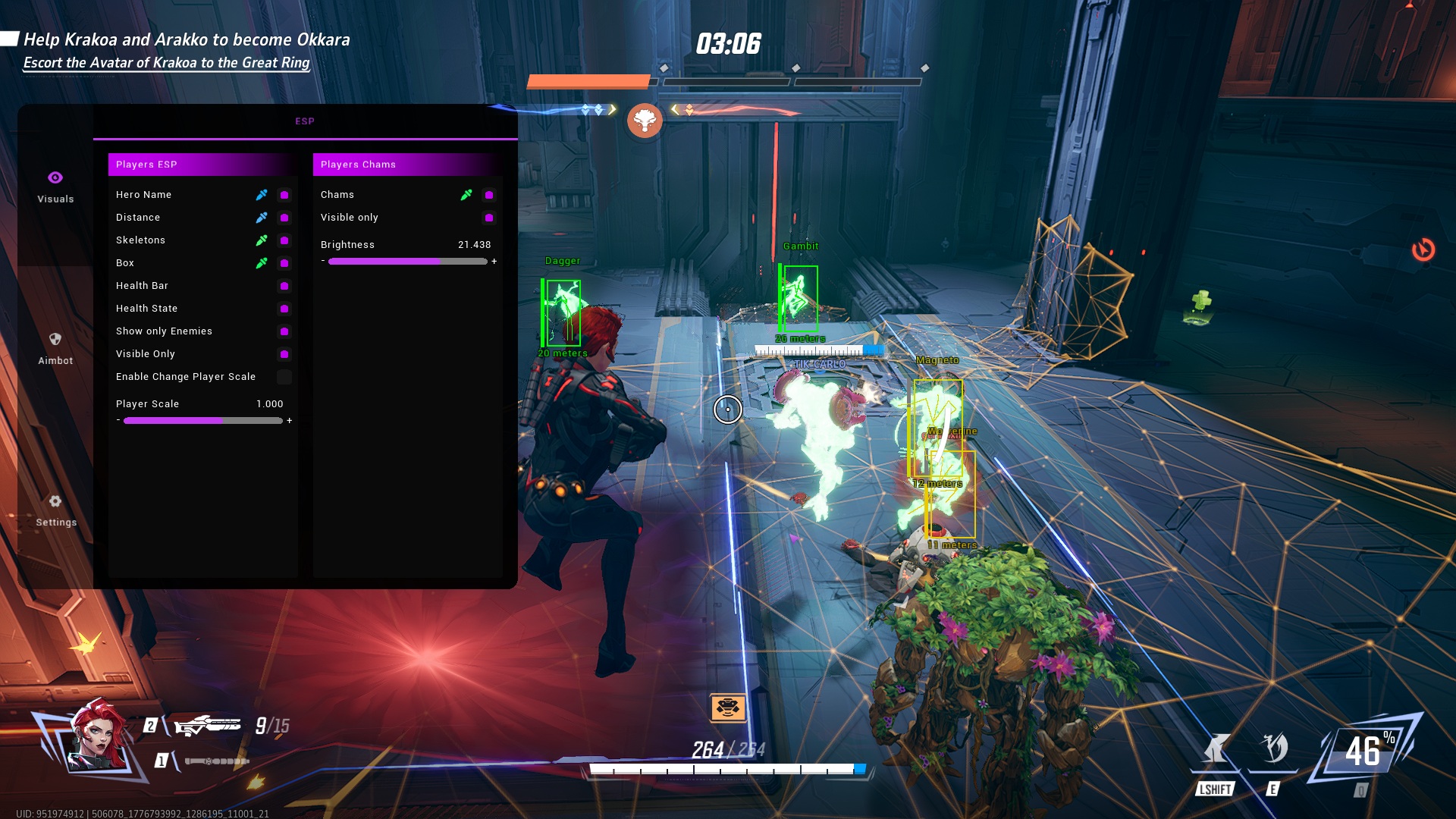This screenshot has height=819, width=1456.
Task: Check the Enable Change Player Scale box
Action: (284, 377)
